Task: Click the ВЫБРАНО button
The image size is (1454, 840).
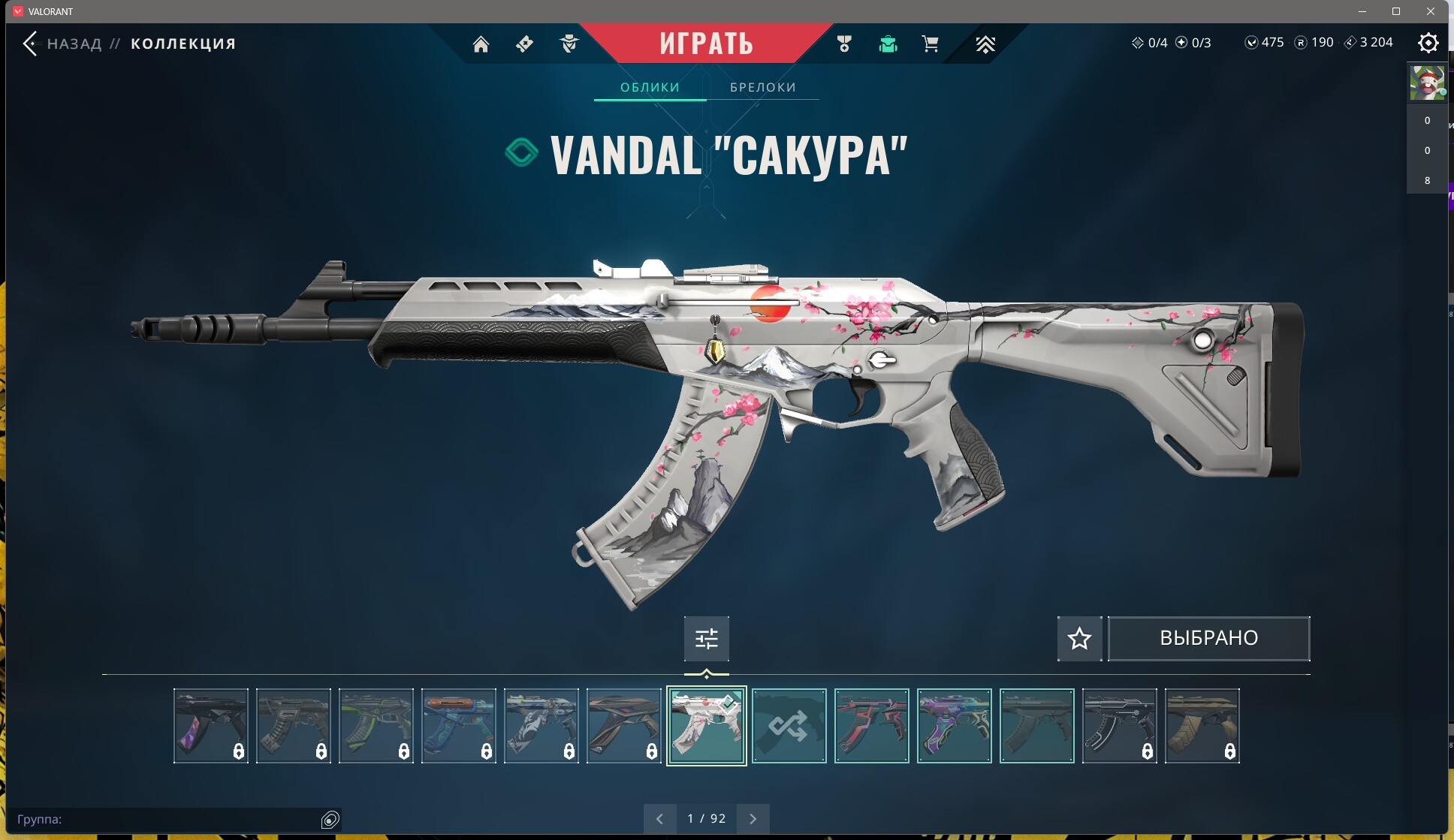Action: click(x=1208, y=638)
